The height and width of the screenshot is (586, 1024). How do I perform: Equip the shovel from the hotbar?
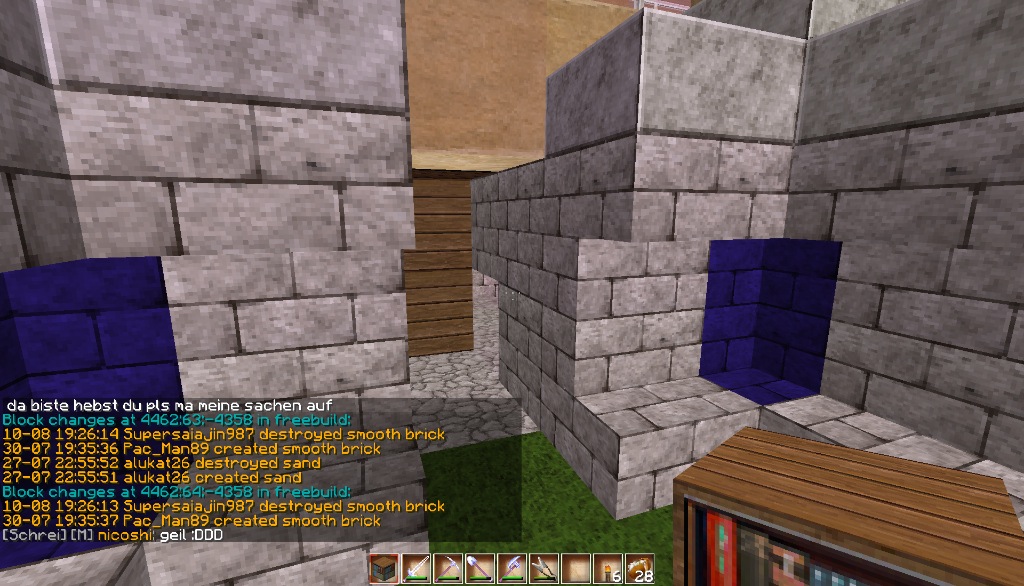(x=481, y=568)
